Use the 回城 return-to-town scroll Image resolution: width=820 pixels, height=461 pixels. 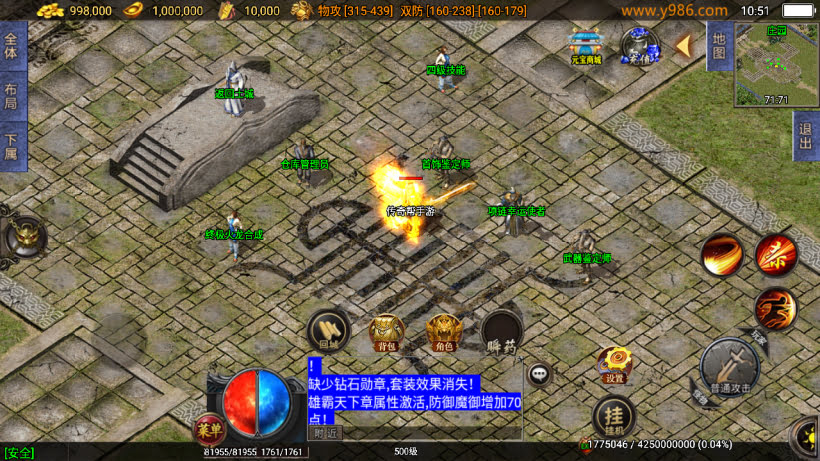click(x=328, y=330)
